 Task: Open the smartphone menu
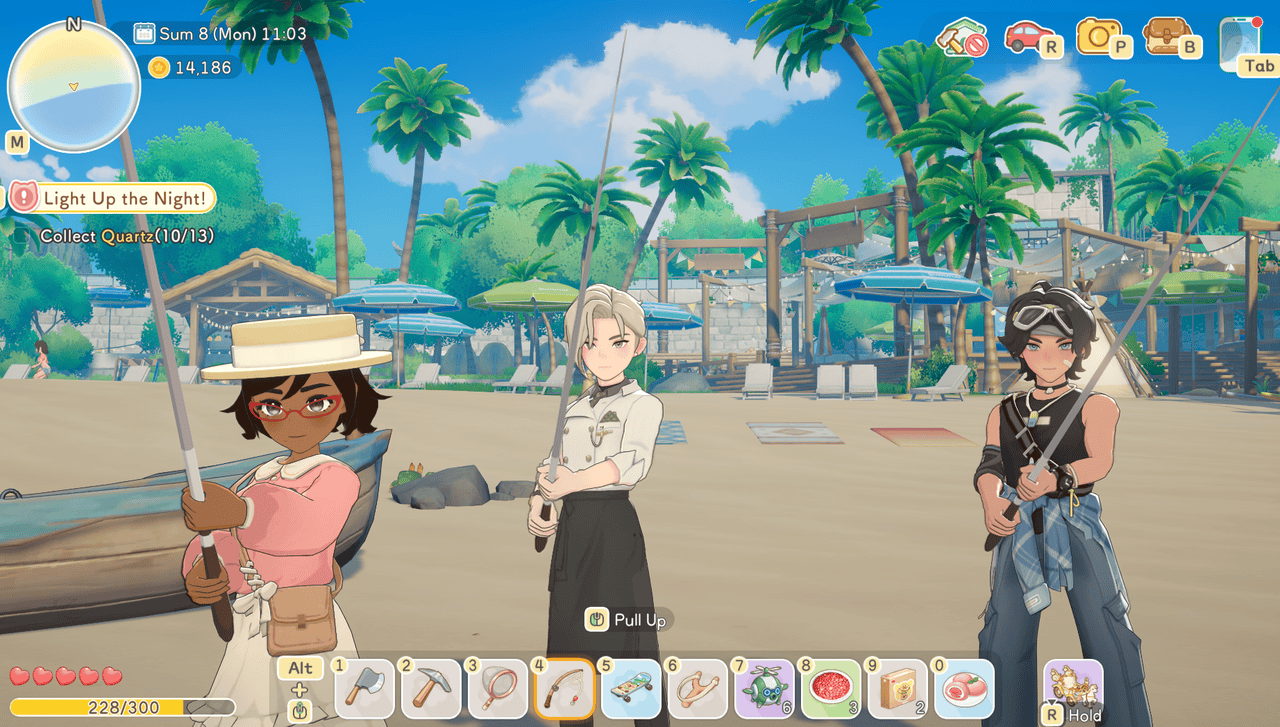pos(1240,42)
